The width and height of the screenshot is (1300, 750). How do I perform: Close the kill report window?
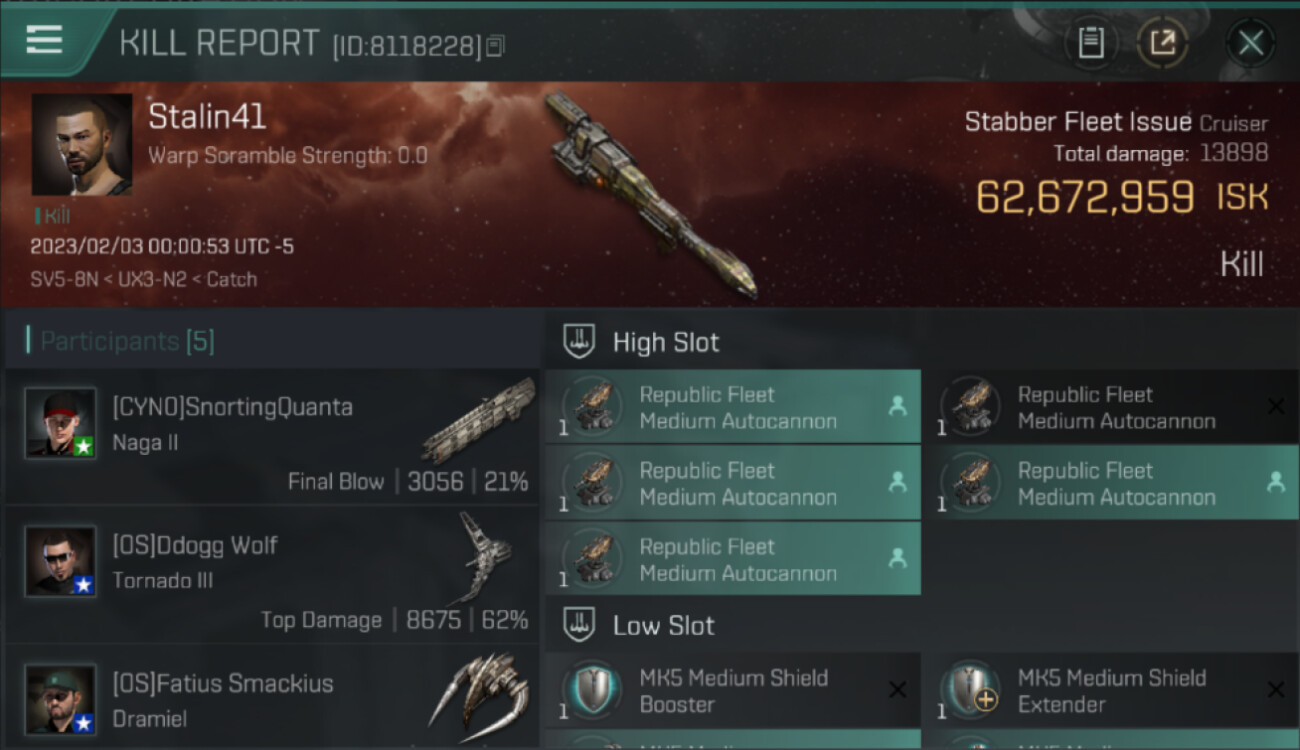click(x=1250, y=43)
